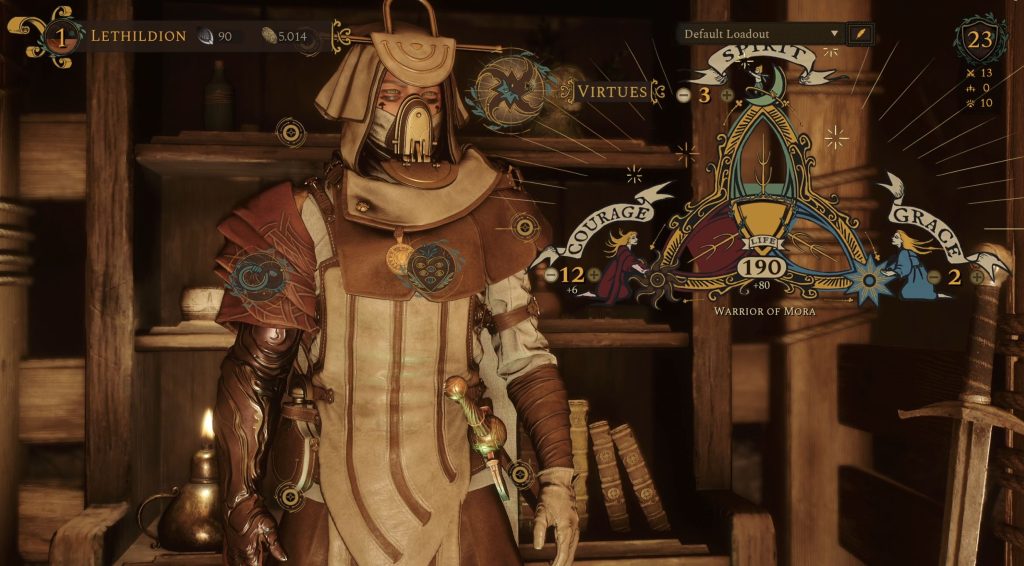Increase the Spirit virtue by one
This screenshot has width=1024, height=566.
pyautogui.click(x=727, y=96)
